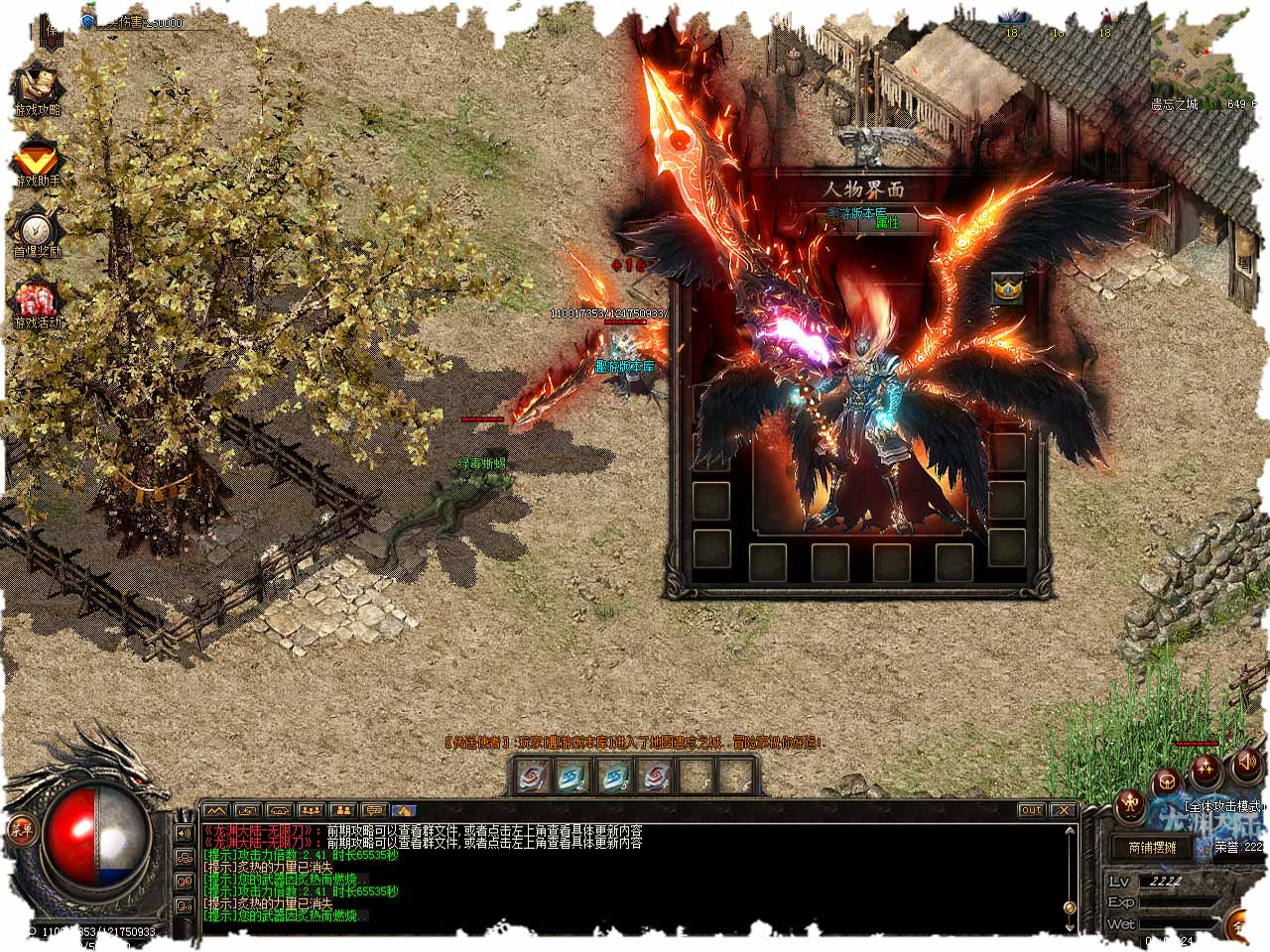
Task: Select the mountain-icon chat channel tab
Action: (216, 810)
